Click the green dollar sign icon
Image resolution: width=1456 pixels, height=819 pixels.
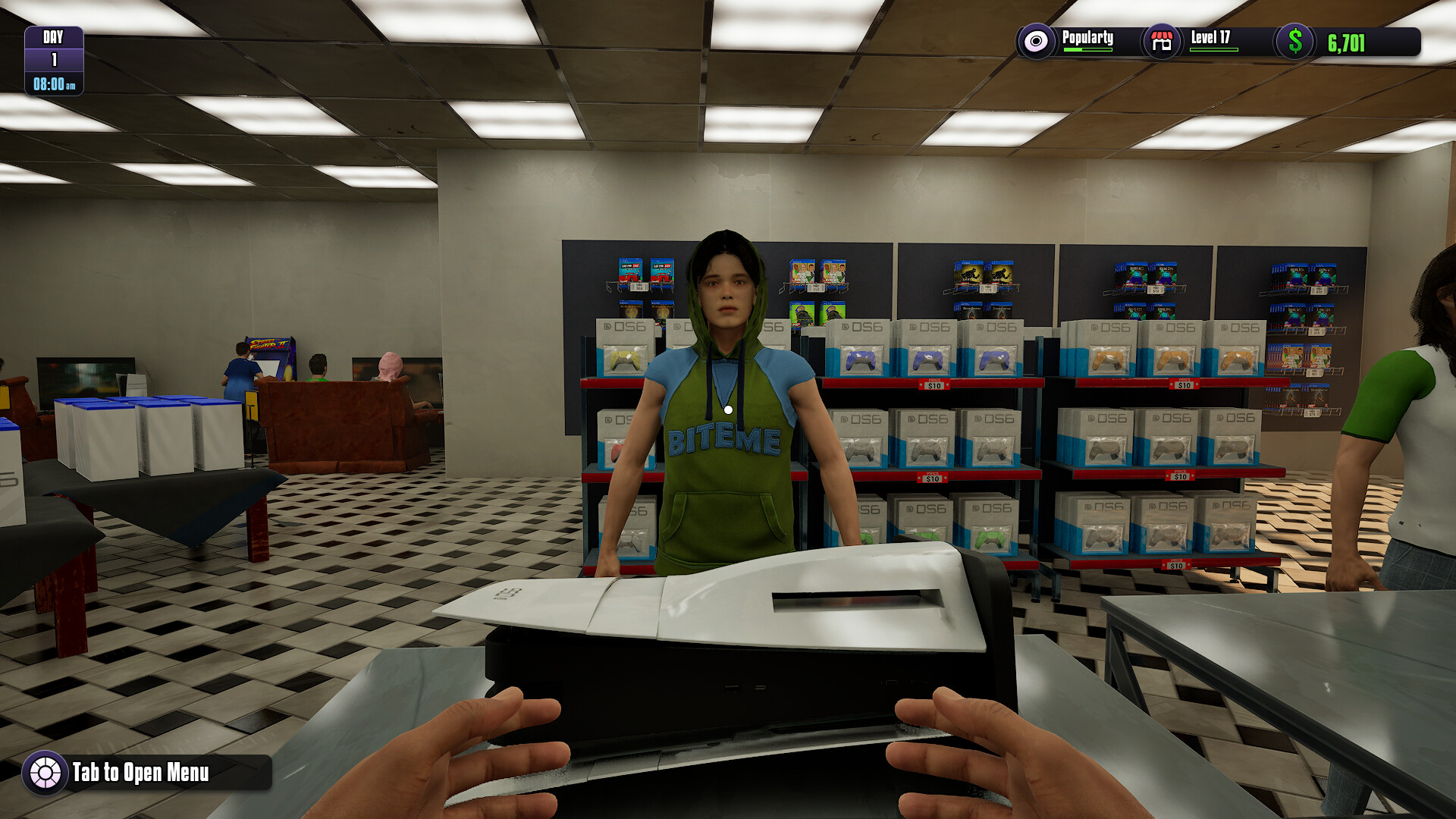(1294, 42)
